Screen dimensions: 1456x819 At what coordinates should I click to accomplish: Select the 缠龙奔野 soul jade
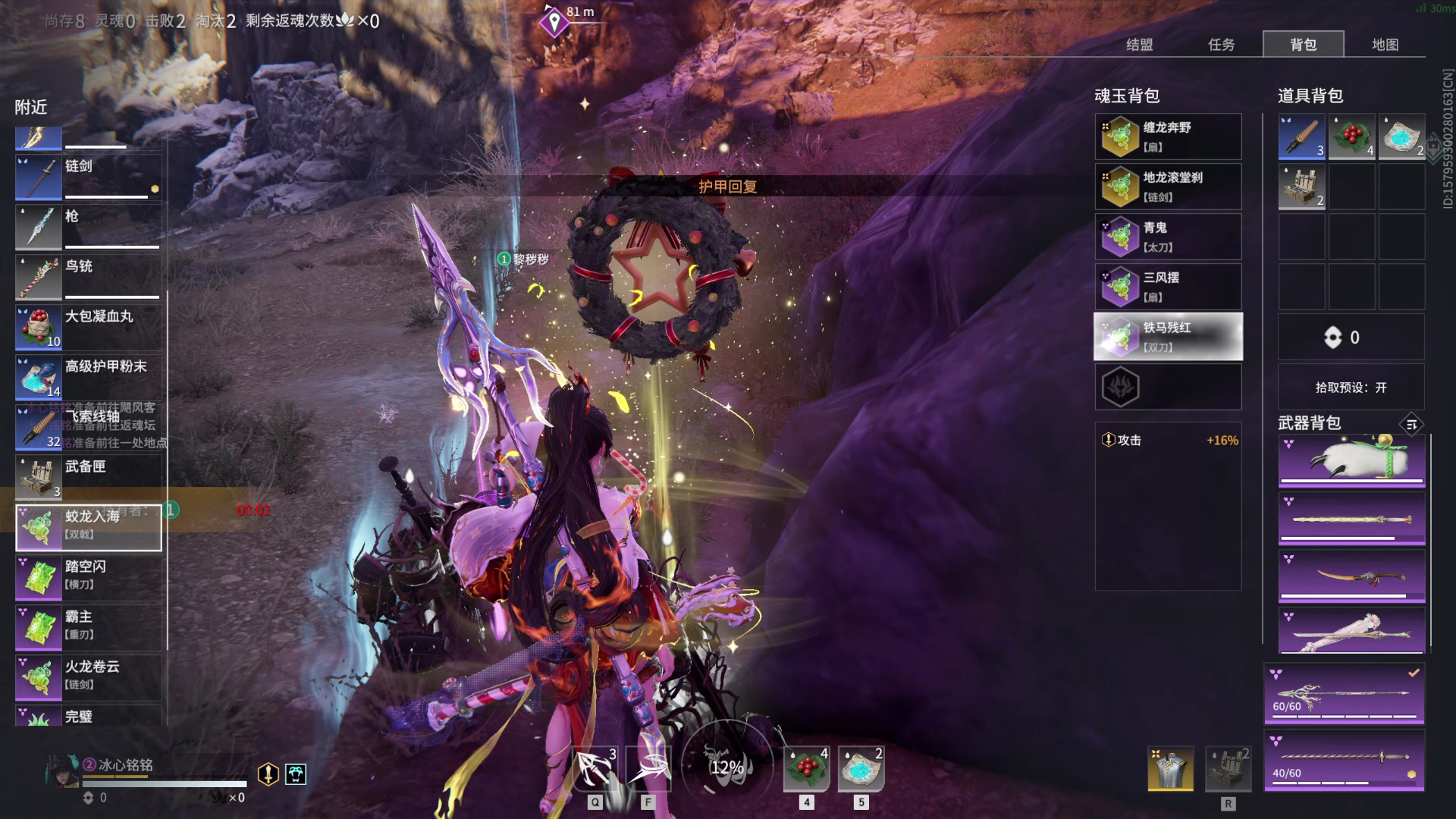1168,136
